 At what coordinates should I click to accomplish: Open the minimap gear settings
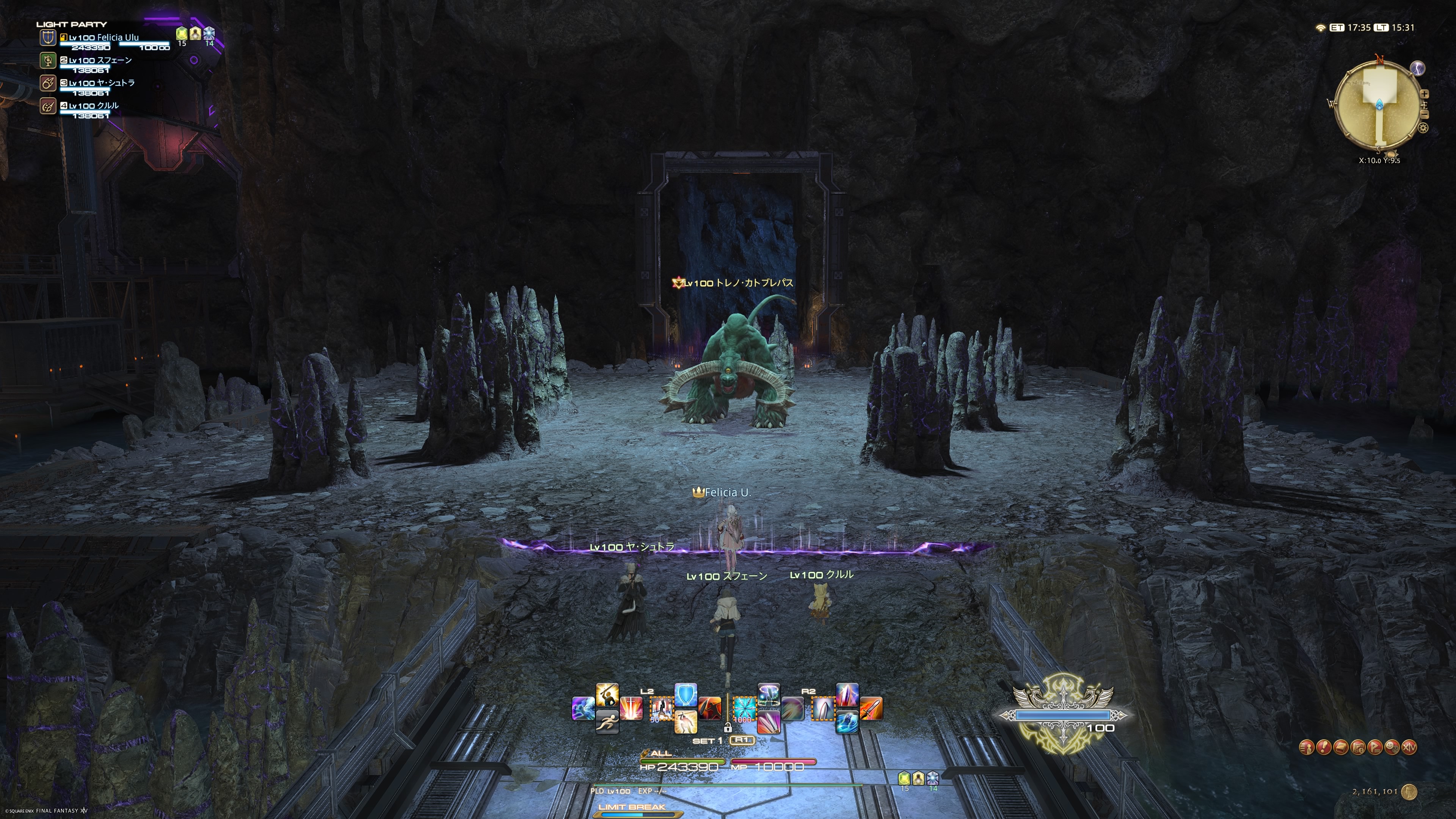tap(1423, 128)
